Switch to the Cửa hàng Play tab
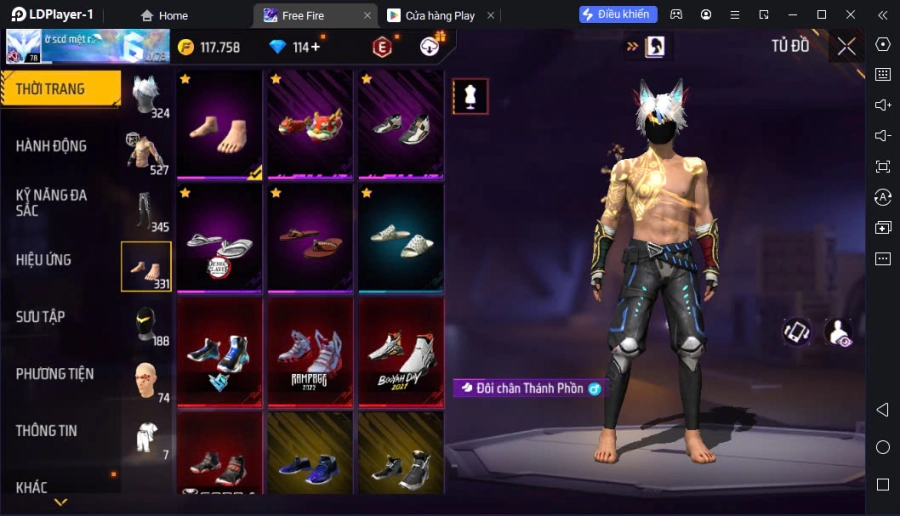Image resolution: width=900 pixels, height=516 pixels. tap(430, 15)
